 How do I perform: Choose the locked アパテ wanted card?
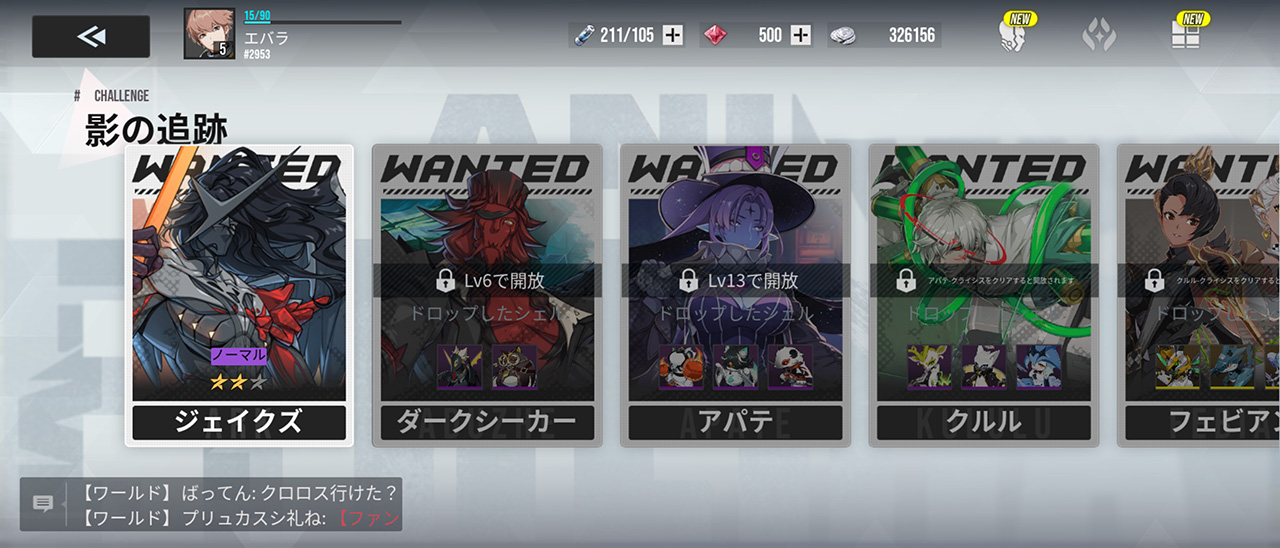pyautogui.click(x=735, y=295)
